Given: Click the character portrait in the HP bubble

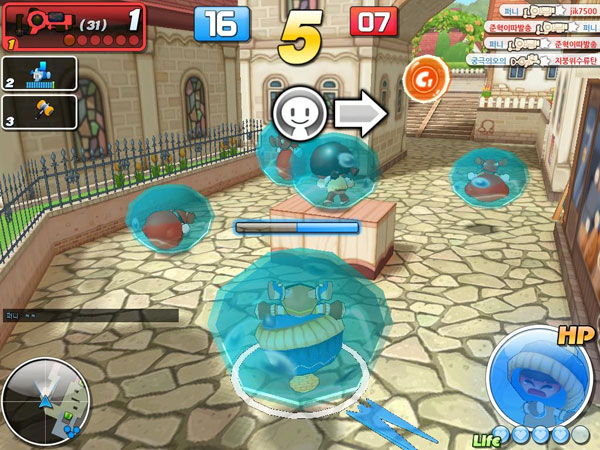Looking at the screenshot, I should click(536, 377).
